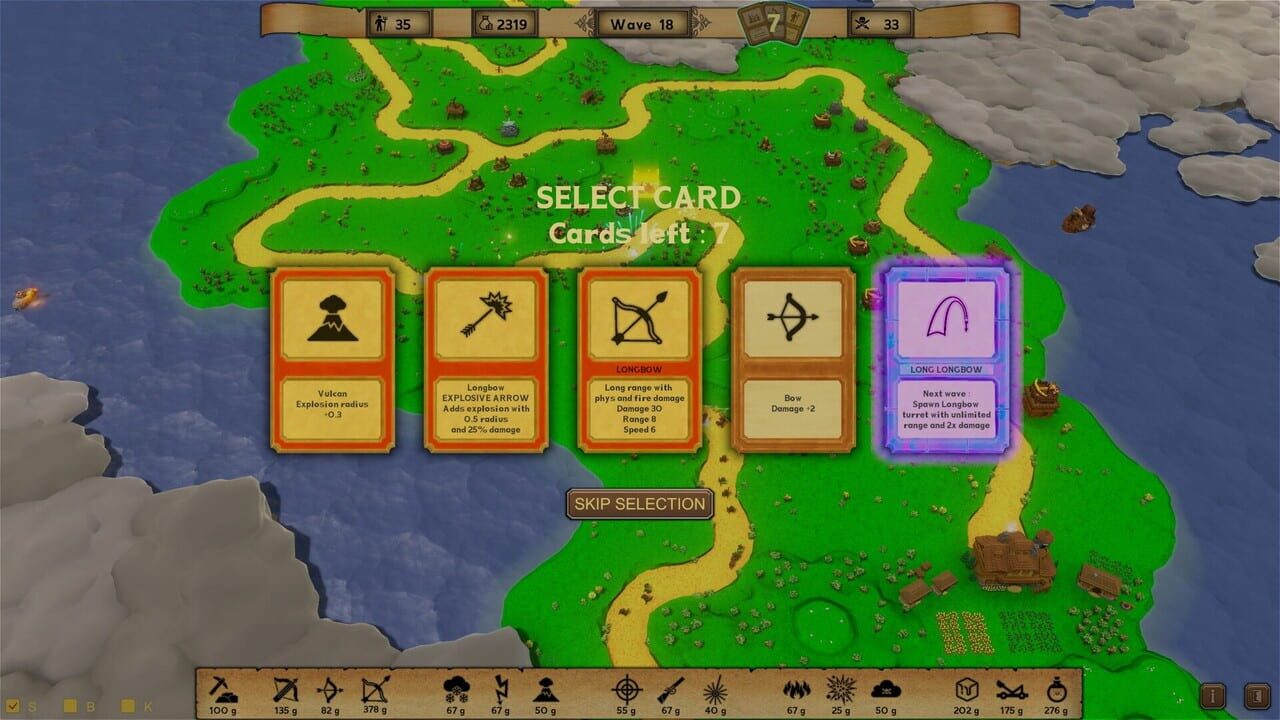Select the crossbow turret costing 135g
This screenshot has width=1280, height=720.
[283, 690]
